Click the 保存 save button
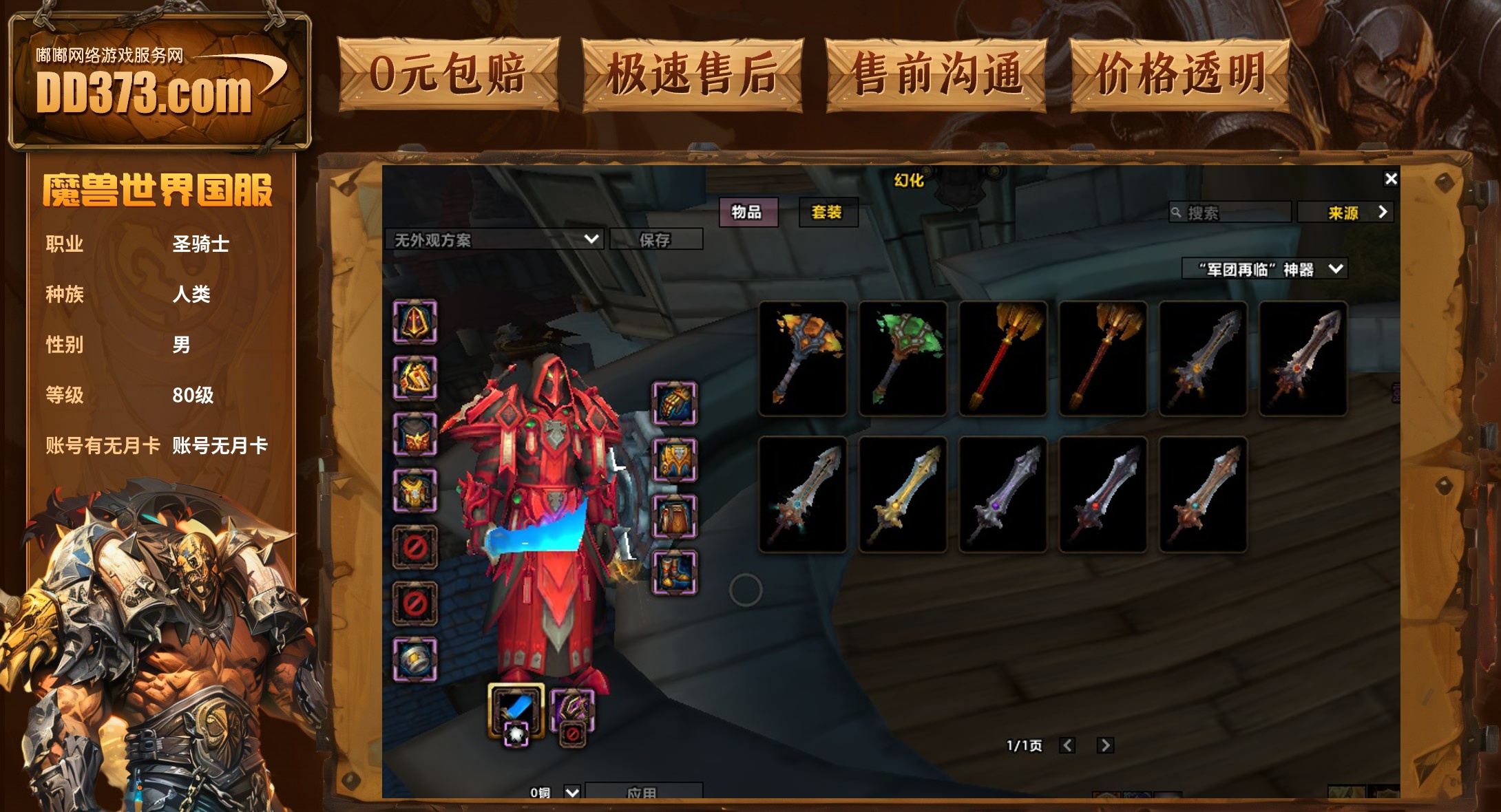 [658, 239]
